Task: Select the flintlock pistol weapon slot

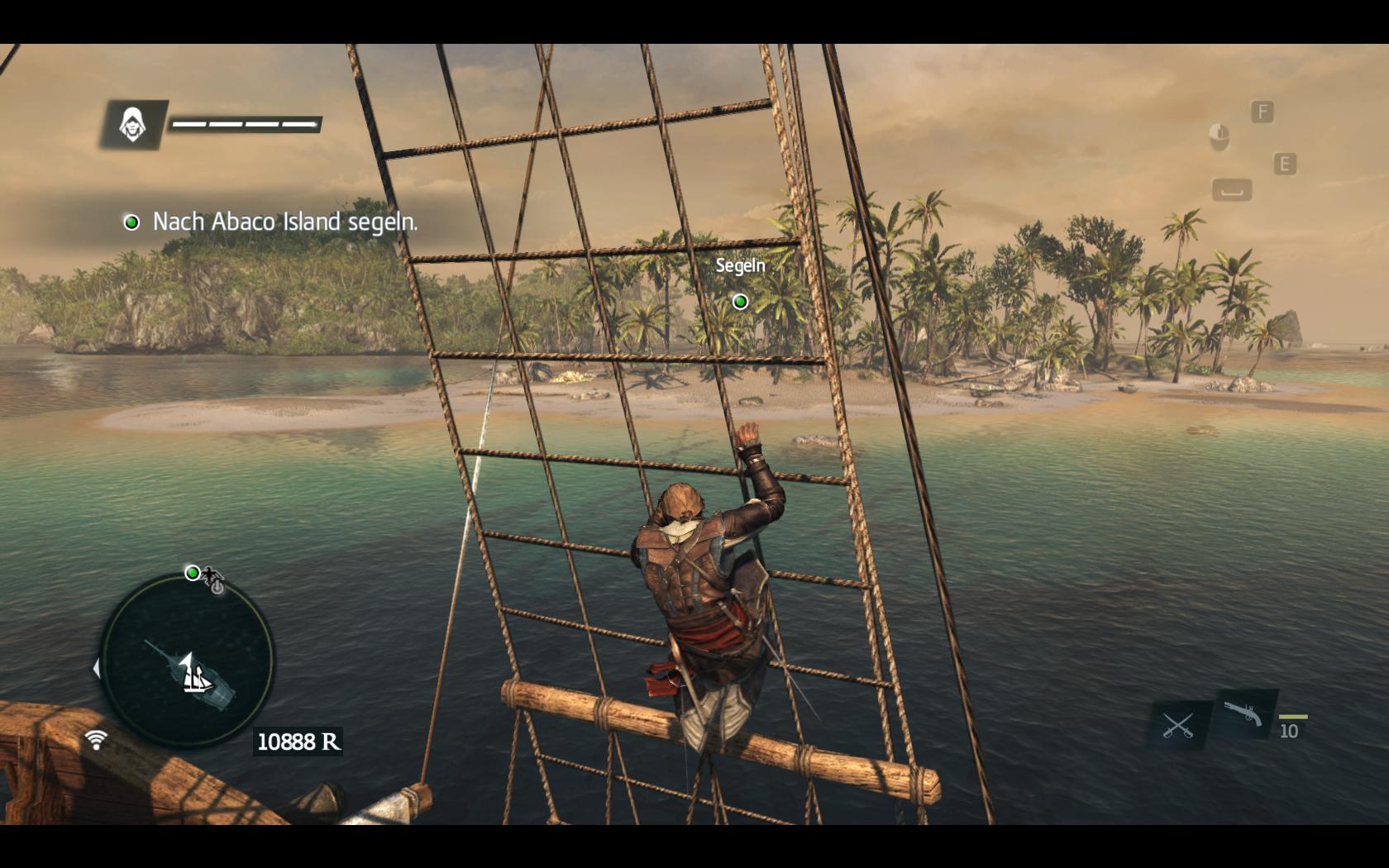Action: (x=1244, y=713)
